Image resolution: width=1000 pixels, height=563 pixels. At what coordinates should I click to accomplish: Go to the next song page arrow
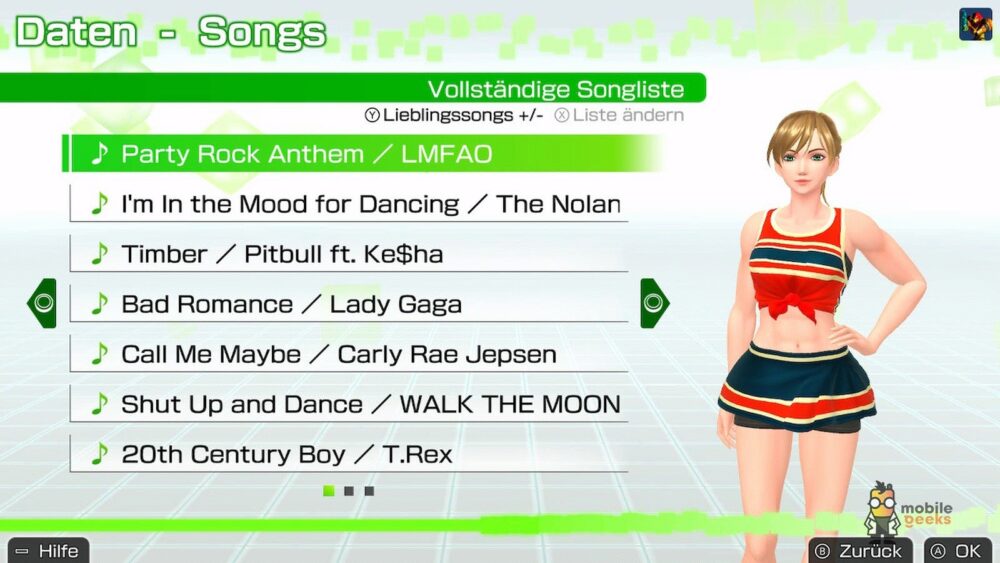point(654,303)
